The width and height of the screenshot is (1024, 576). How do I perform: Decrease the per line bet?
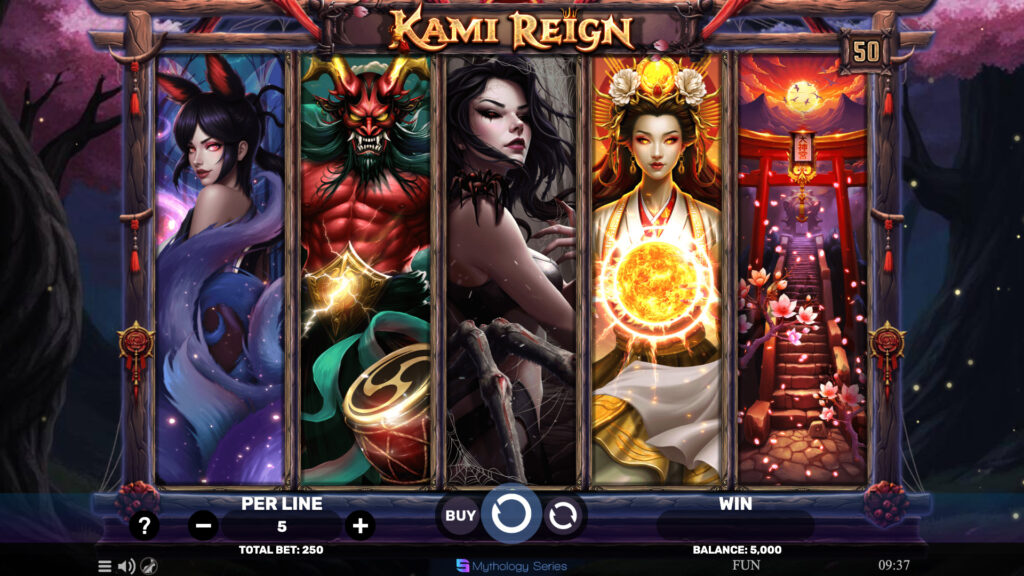pyautogui.click(x=203, y=525)
